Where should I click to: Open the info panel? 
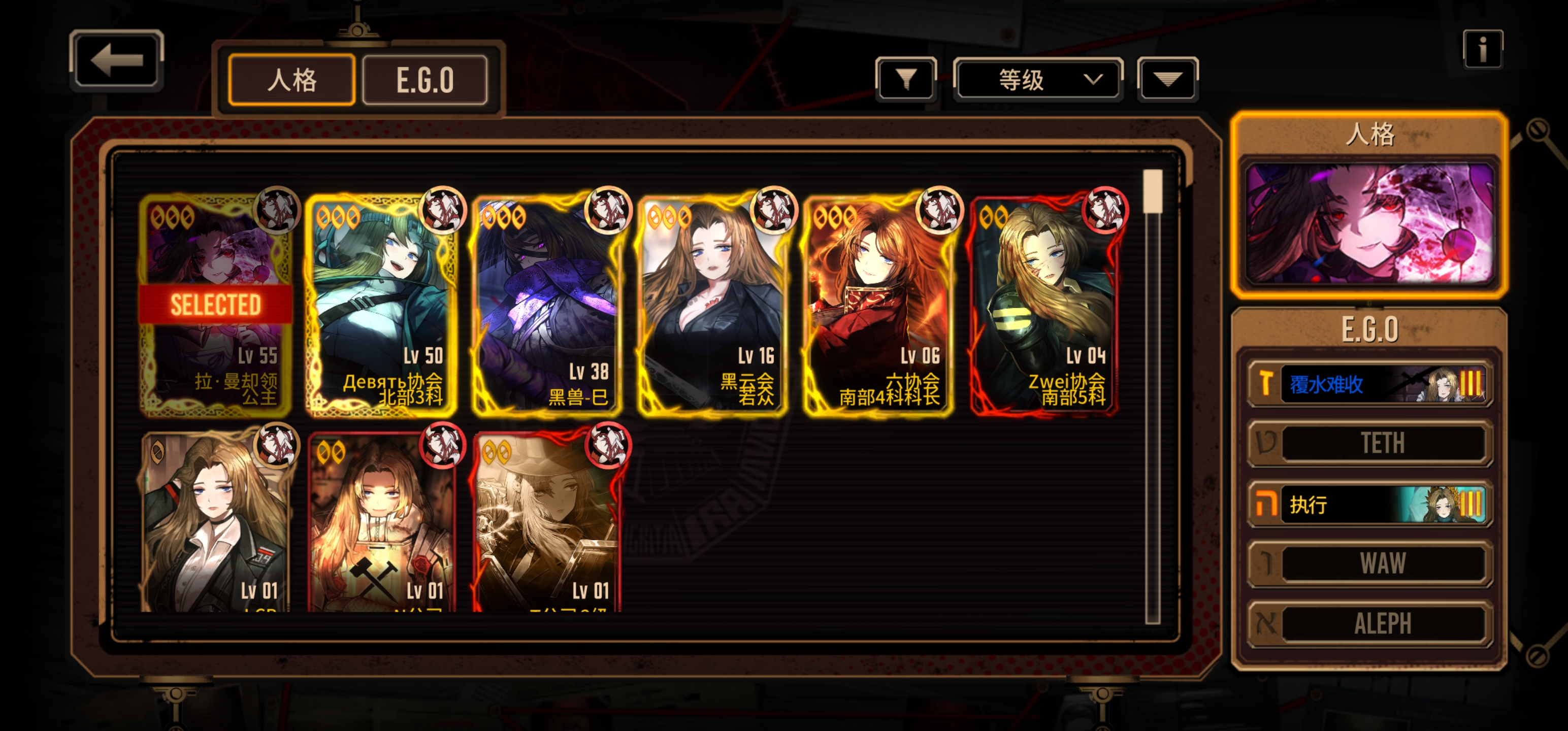pyautogui.click(x=1482, y=49)
